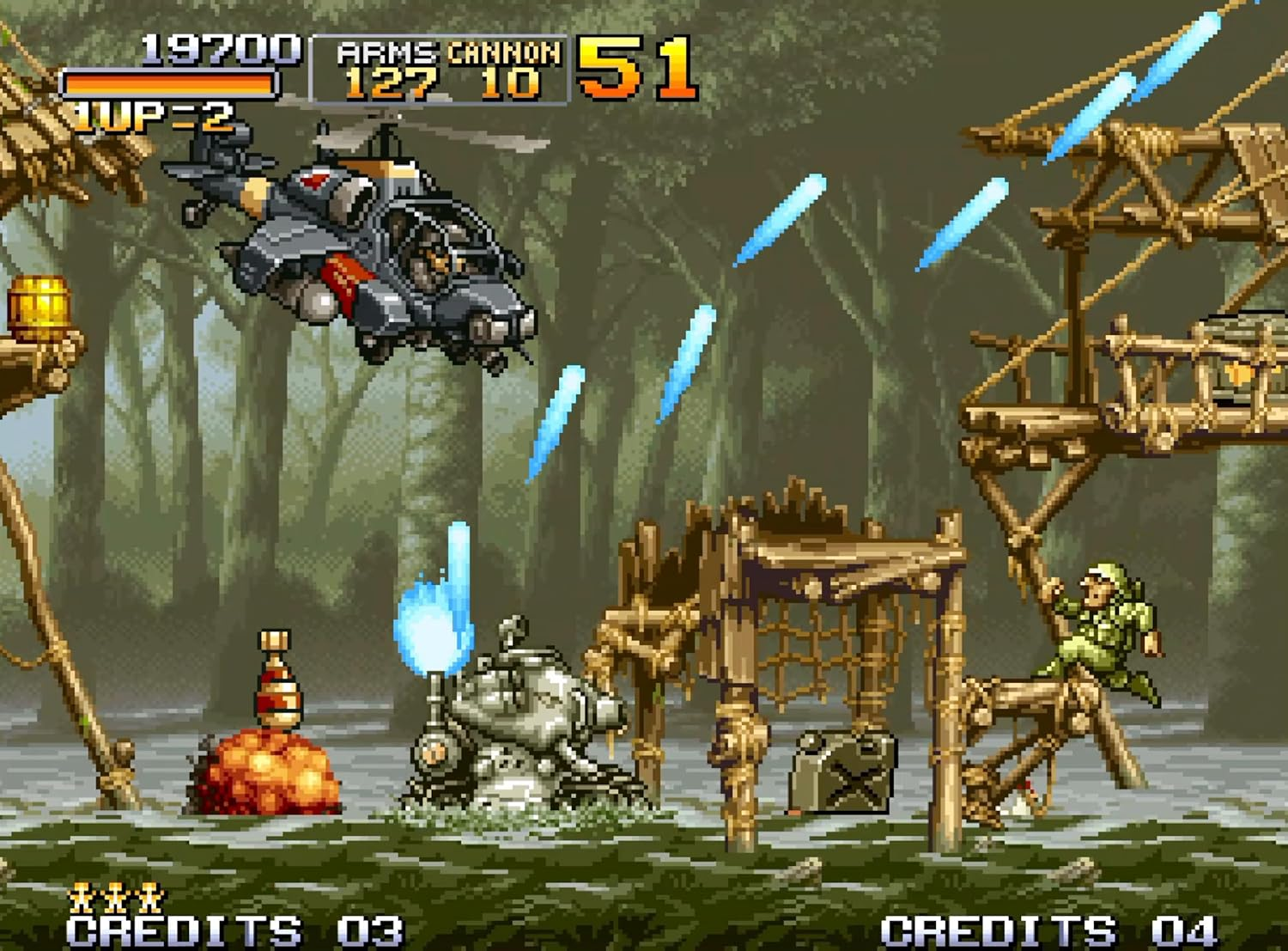Screen dimensions: 1288x951
Task: Click the orange health bar under the score
Action: 167,82
